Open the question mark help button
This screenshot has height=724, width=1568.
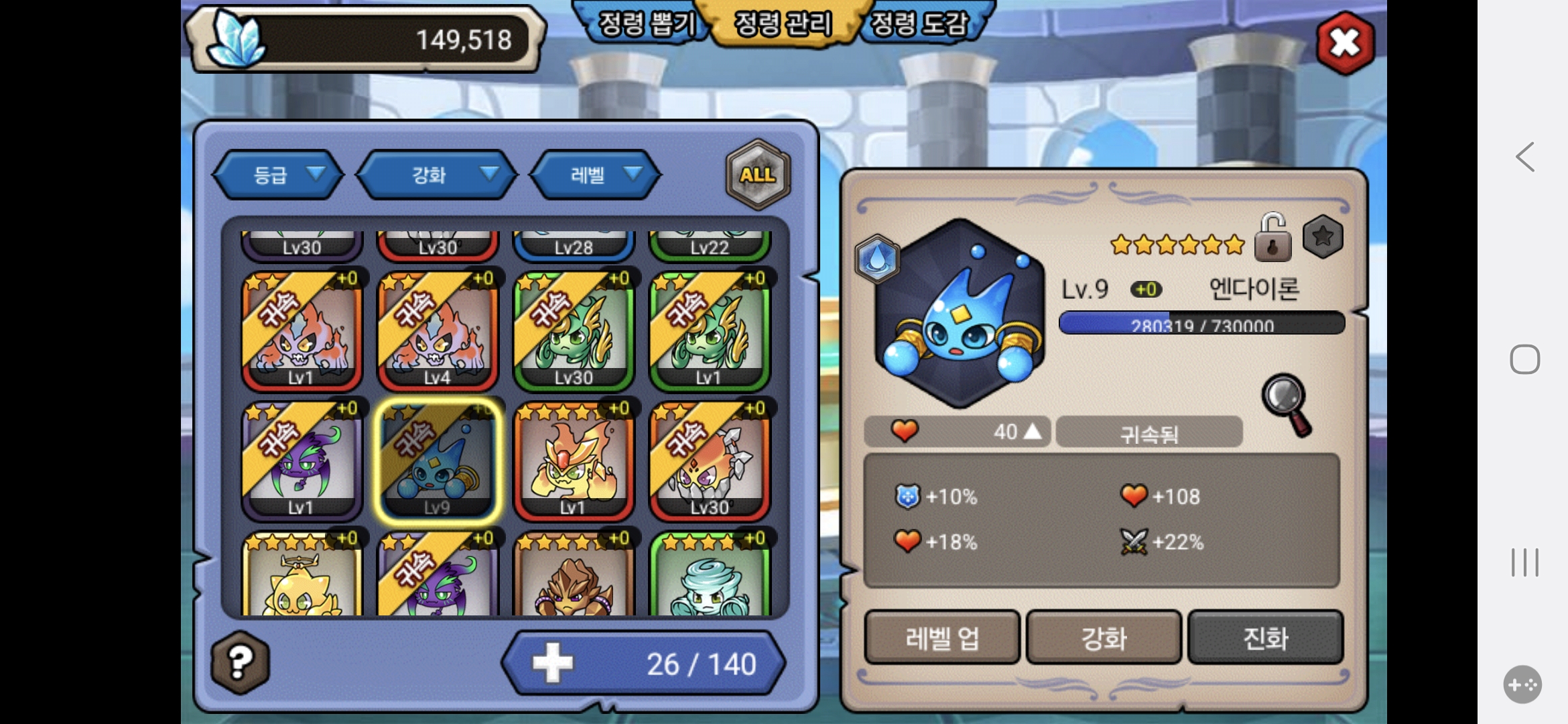(x=240, y=662)
